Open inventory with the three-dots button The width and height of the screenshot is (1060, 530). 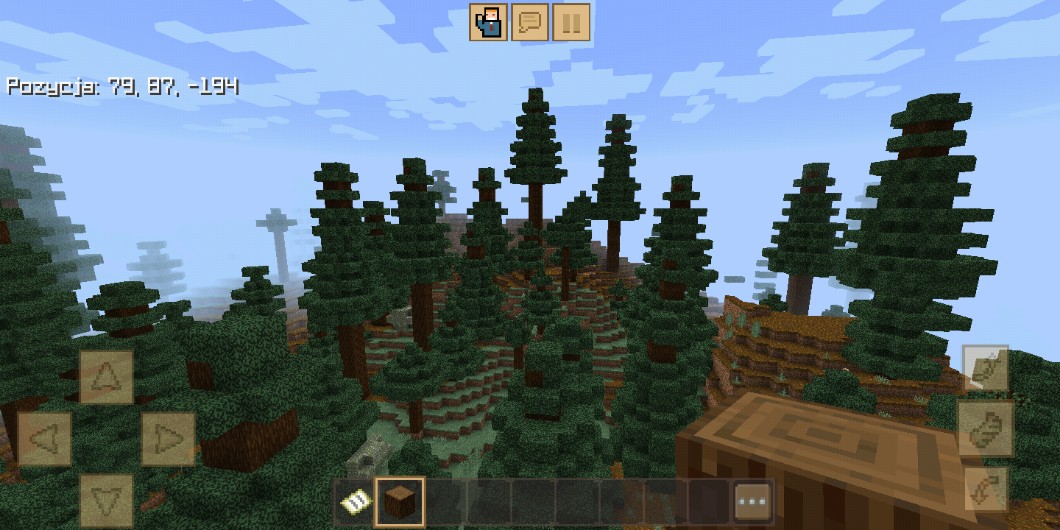[x=753, y=502]
